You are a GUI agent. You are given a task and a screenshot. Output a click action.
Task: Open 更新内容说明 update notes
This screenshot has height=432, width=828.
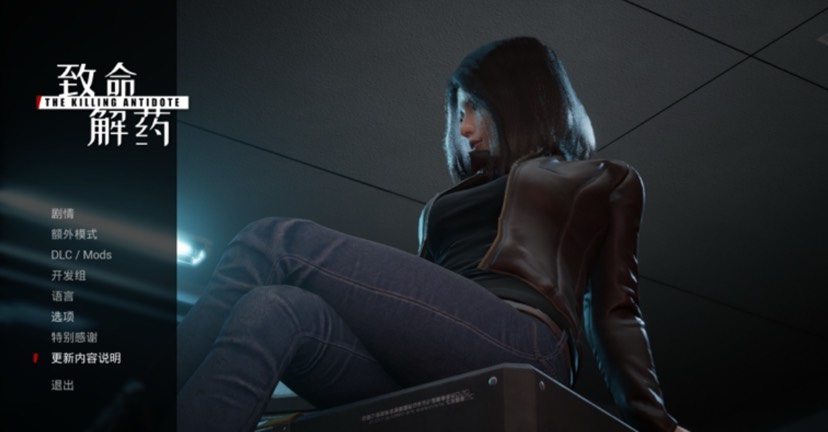coord(85,358)
